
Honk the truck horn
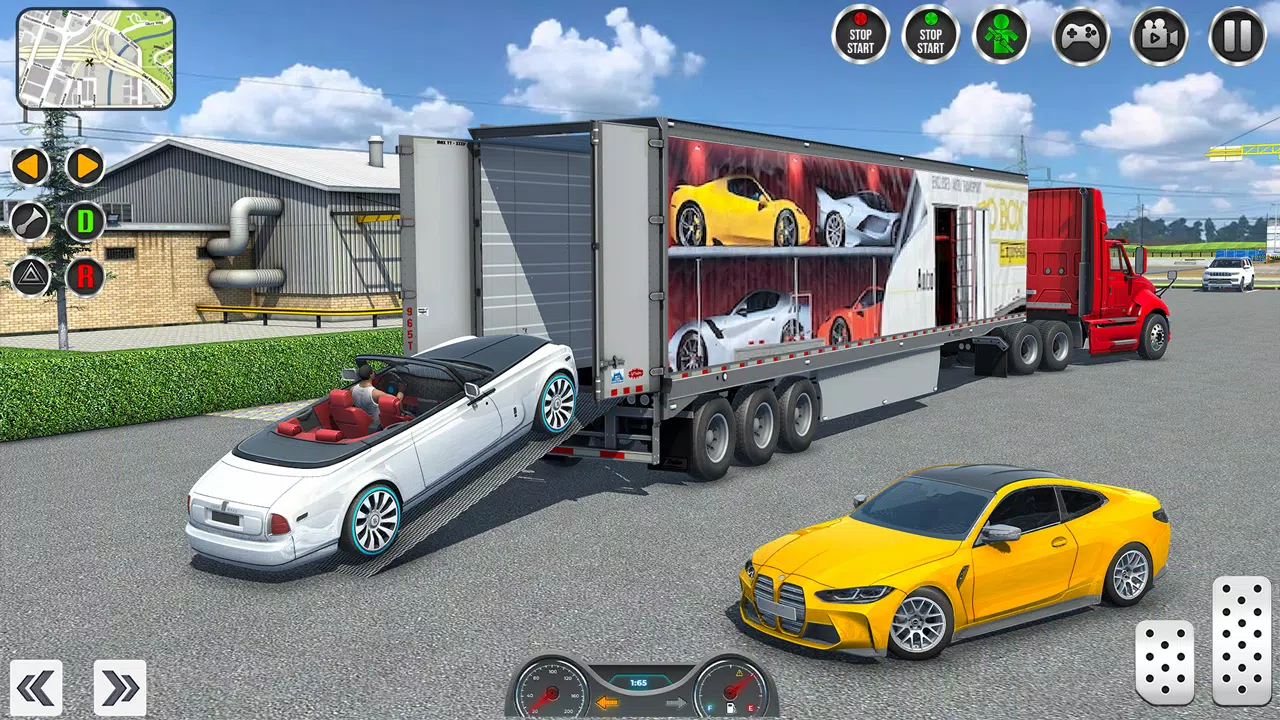tap(30, 221)
